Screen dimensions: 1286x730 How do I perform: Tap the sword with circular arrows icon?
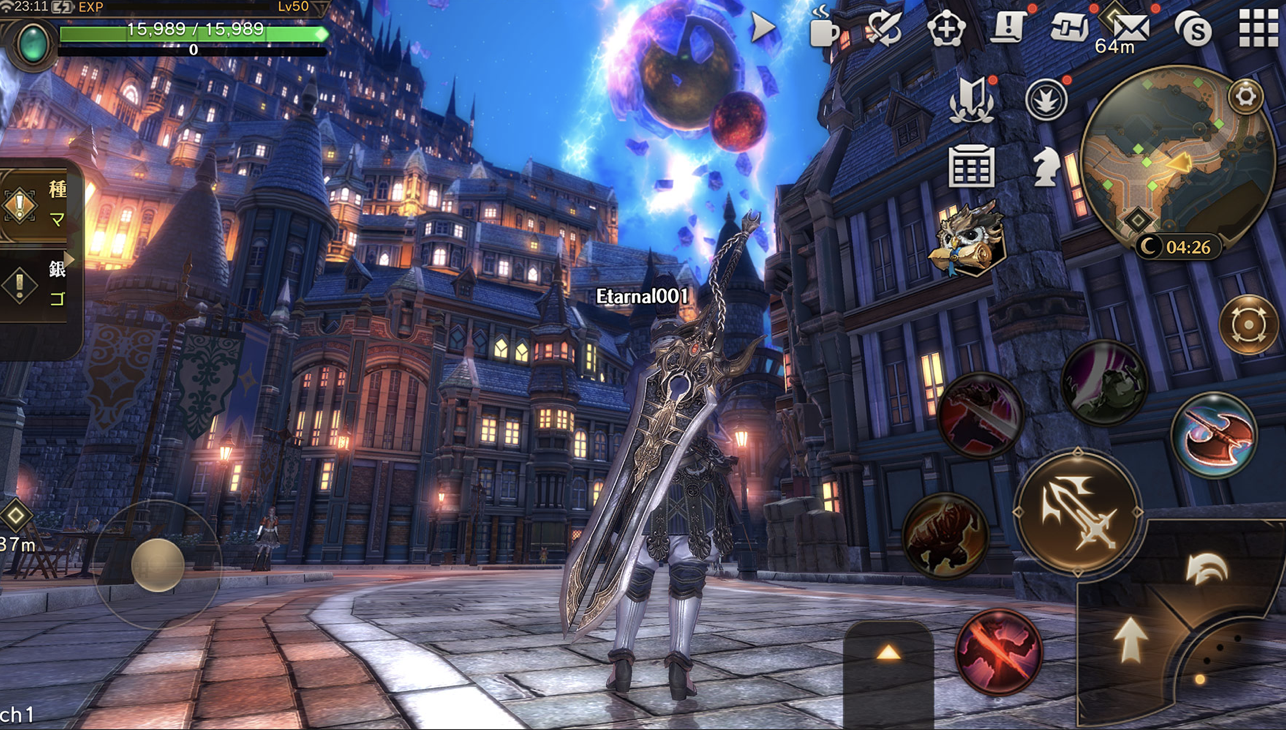pos(884,28)
